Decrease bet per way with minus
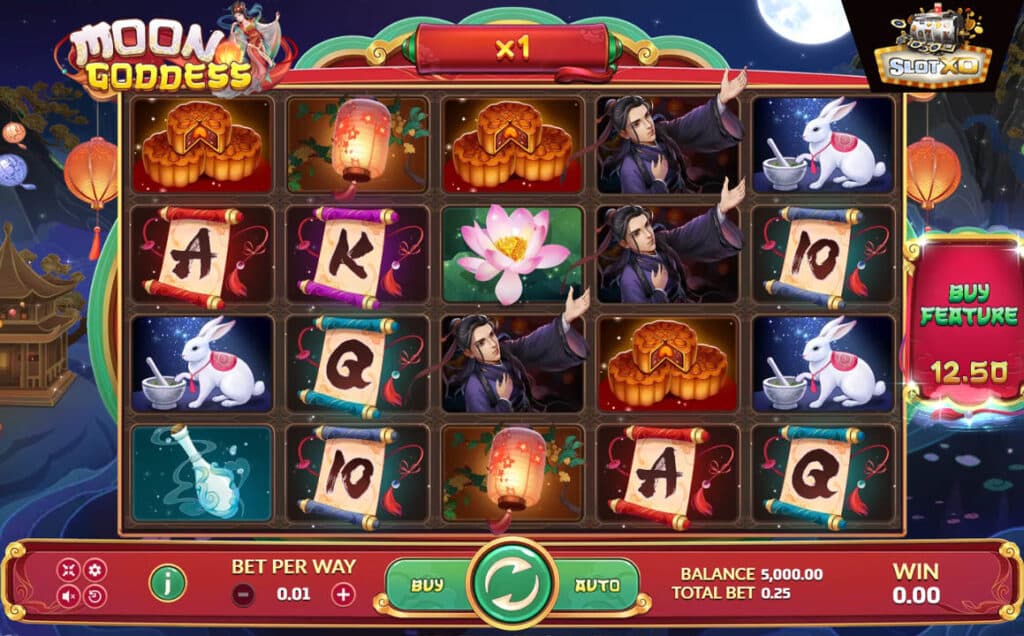This screenshot has height=636, width=1024. [x=243, y=594]
